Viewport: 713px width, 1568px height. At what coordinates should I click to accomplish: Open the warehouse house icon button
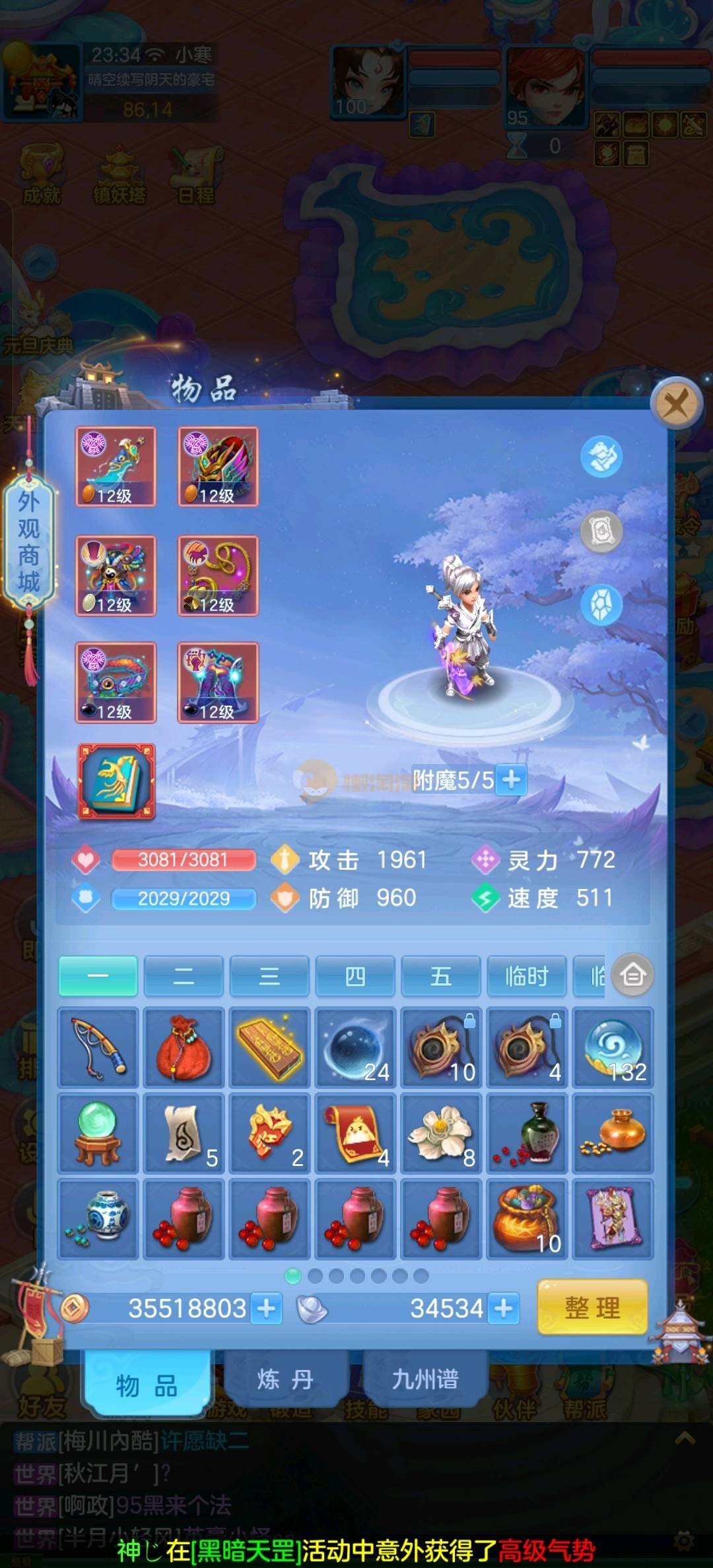[632, 975]
